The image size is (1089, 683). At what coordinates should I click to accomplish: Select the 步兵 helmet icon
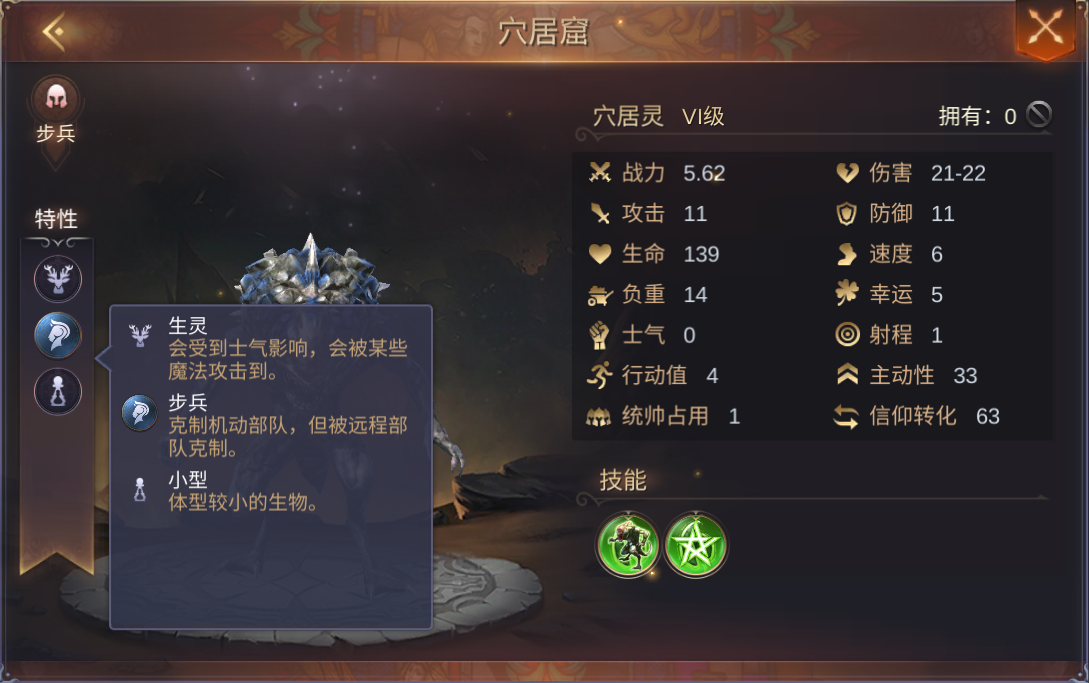(x=55, y=99)
